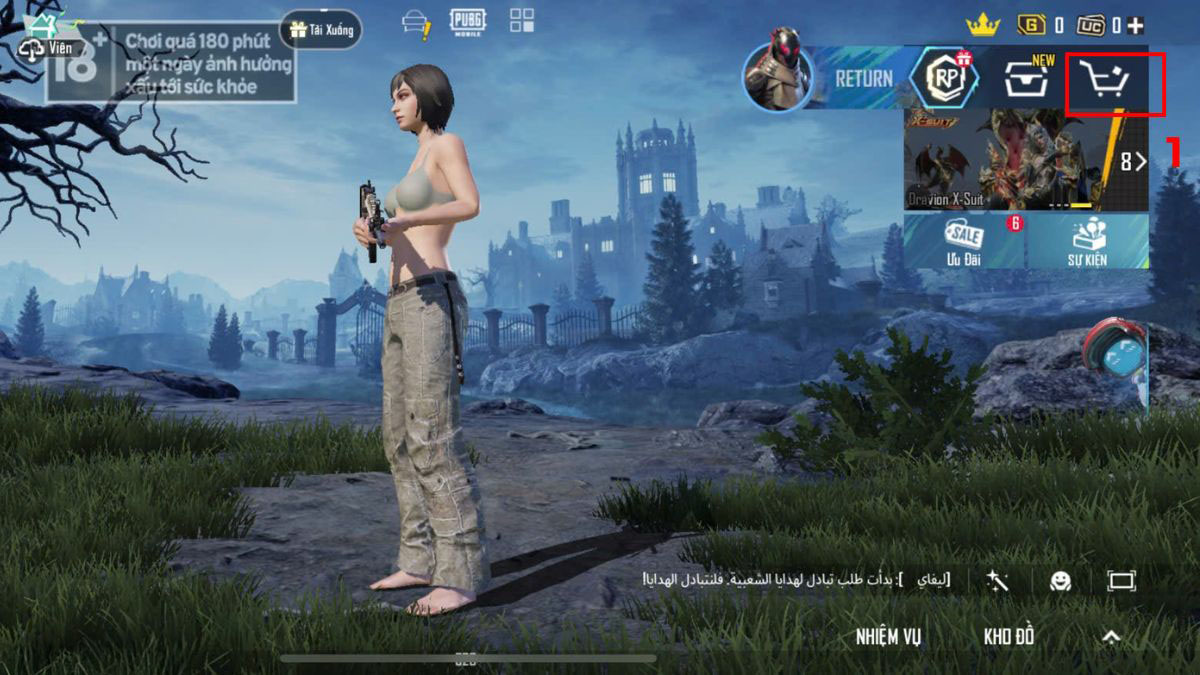Open the emote smiley face icon
Viewport: 1200px width, 675px height.
click(x=1060, y=581)
